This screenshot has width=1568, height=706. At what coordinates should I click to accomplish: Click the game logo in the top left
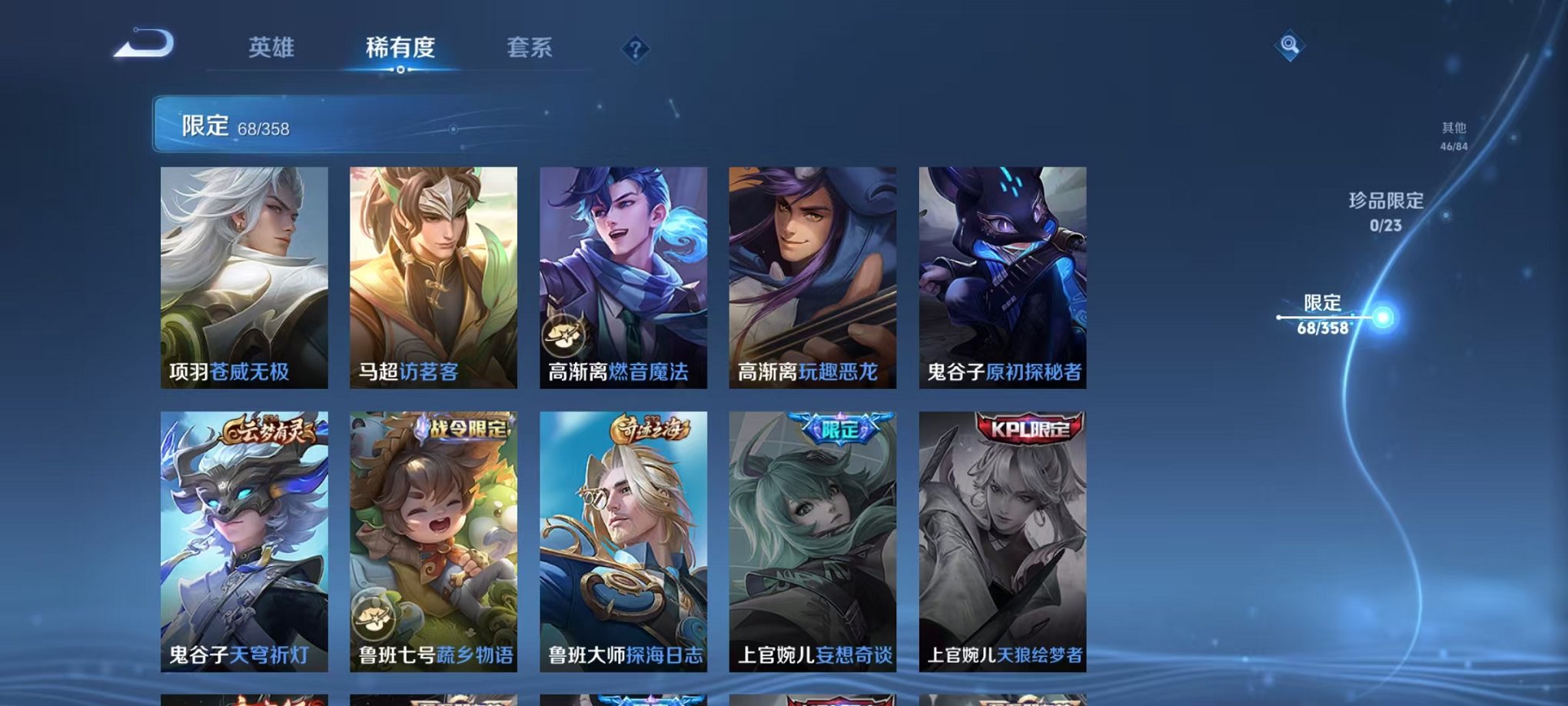(142, 42)
